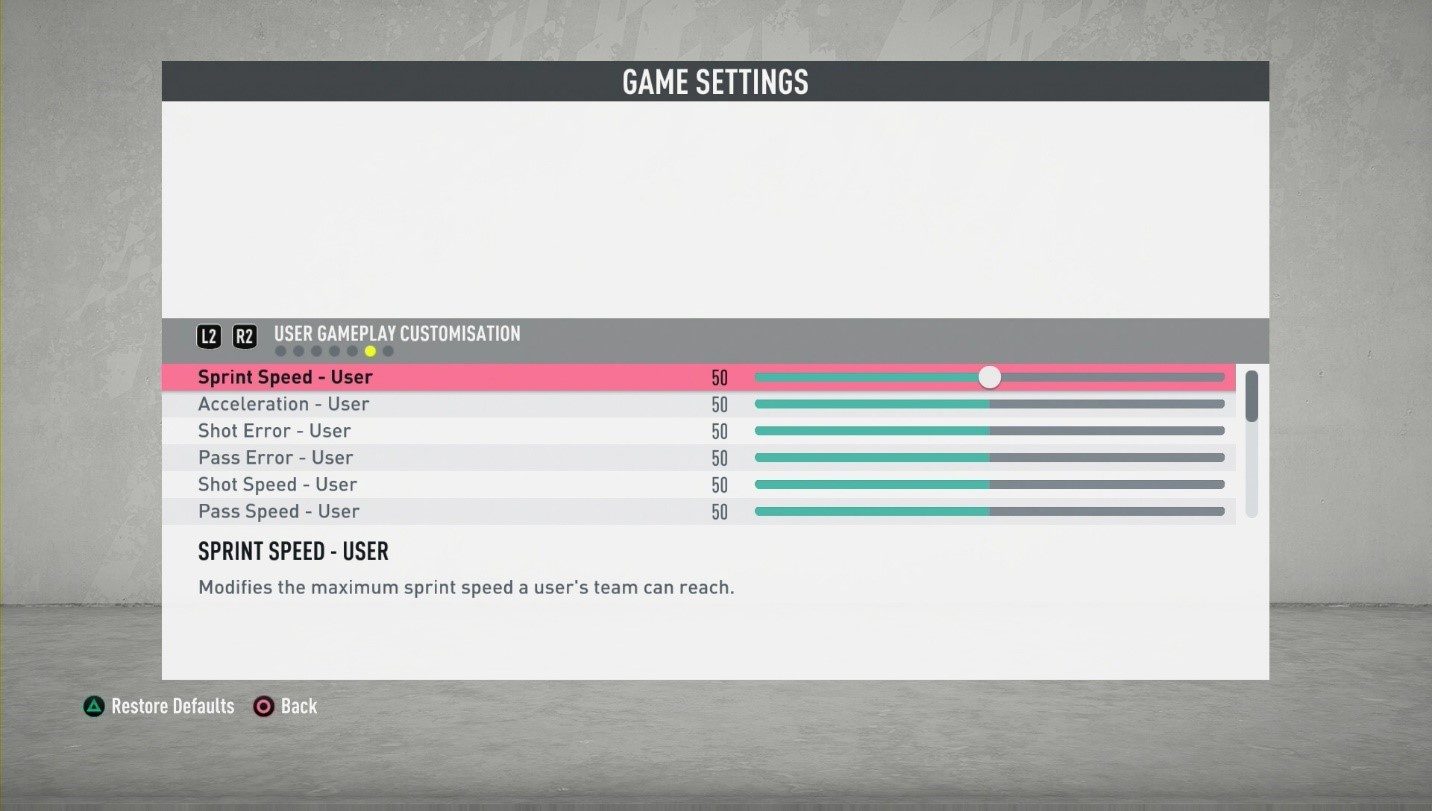Click the third page indicator dot
This screenshot has height=811, width=1432.
point(316,351)
